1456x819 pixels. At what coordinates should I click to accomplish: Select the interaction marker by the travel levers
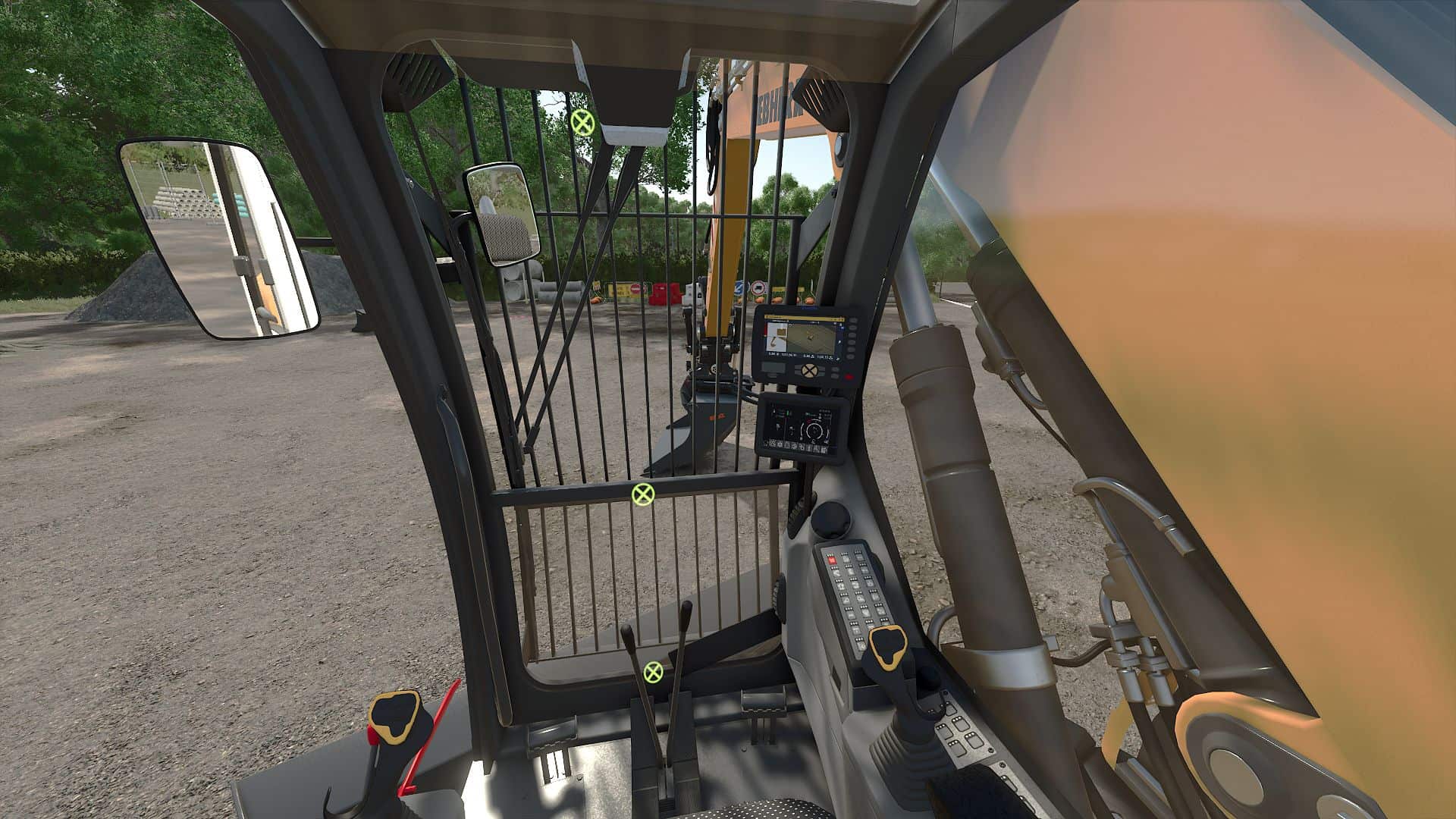(x=652, y=671)
